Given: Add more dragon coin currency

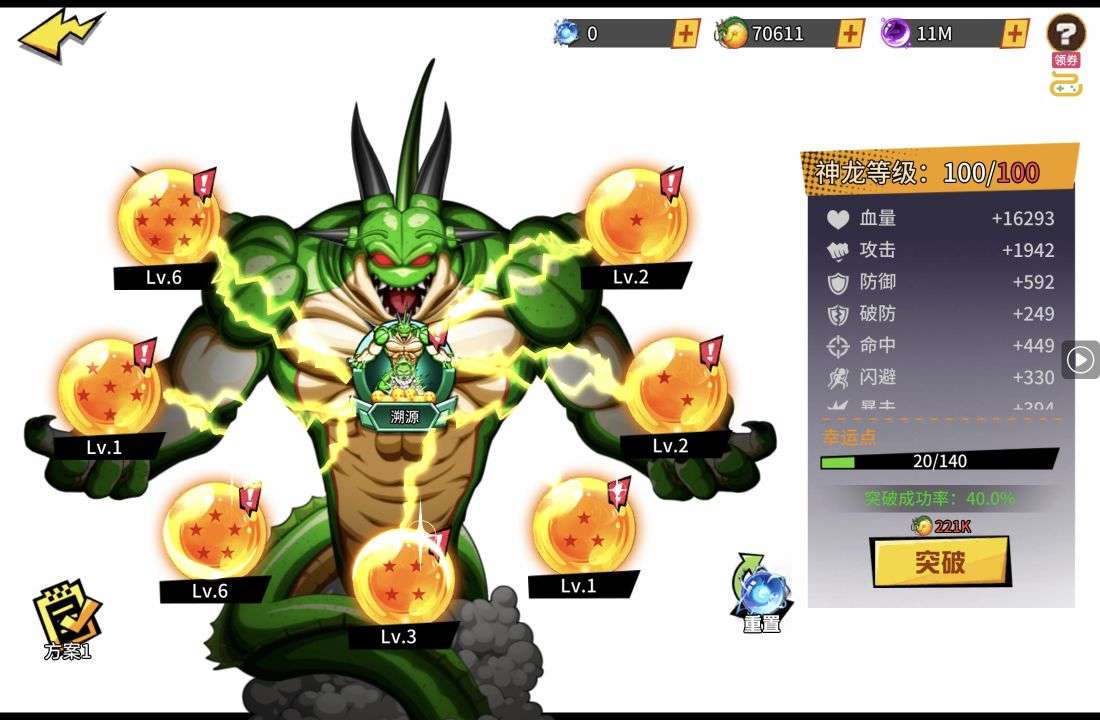Looking at the screenshot, I should point(850,33).
